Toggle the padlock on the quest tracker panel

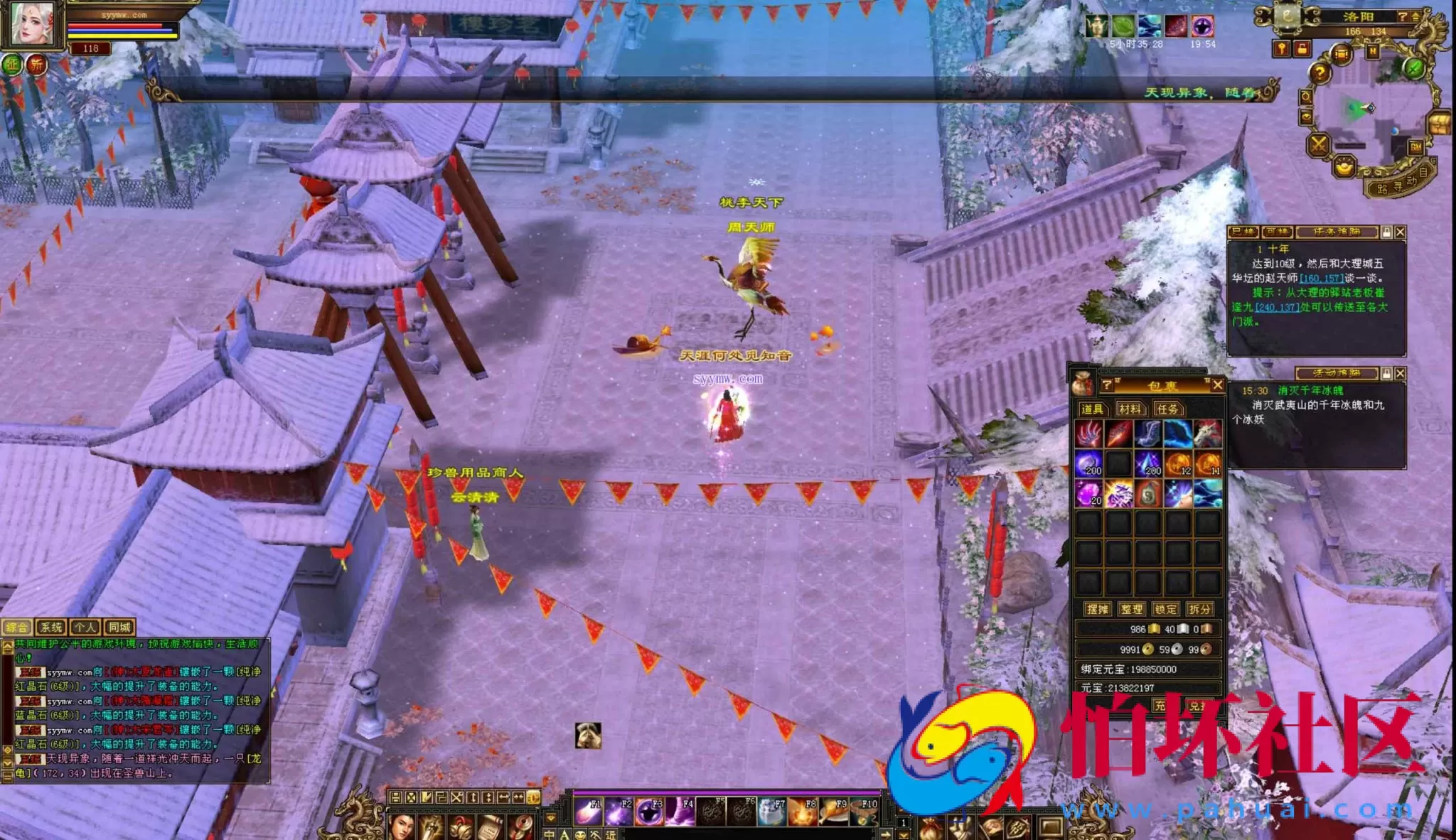click(x=1386, y=233)
